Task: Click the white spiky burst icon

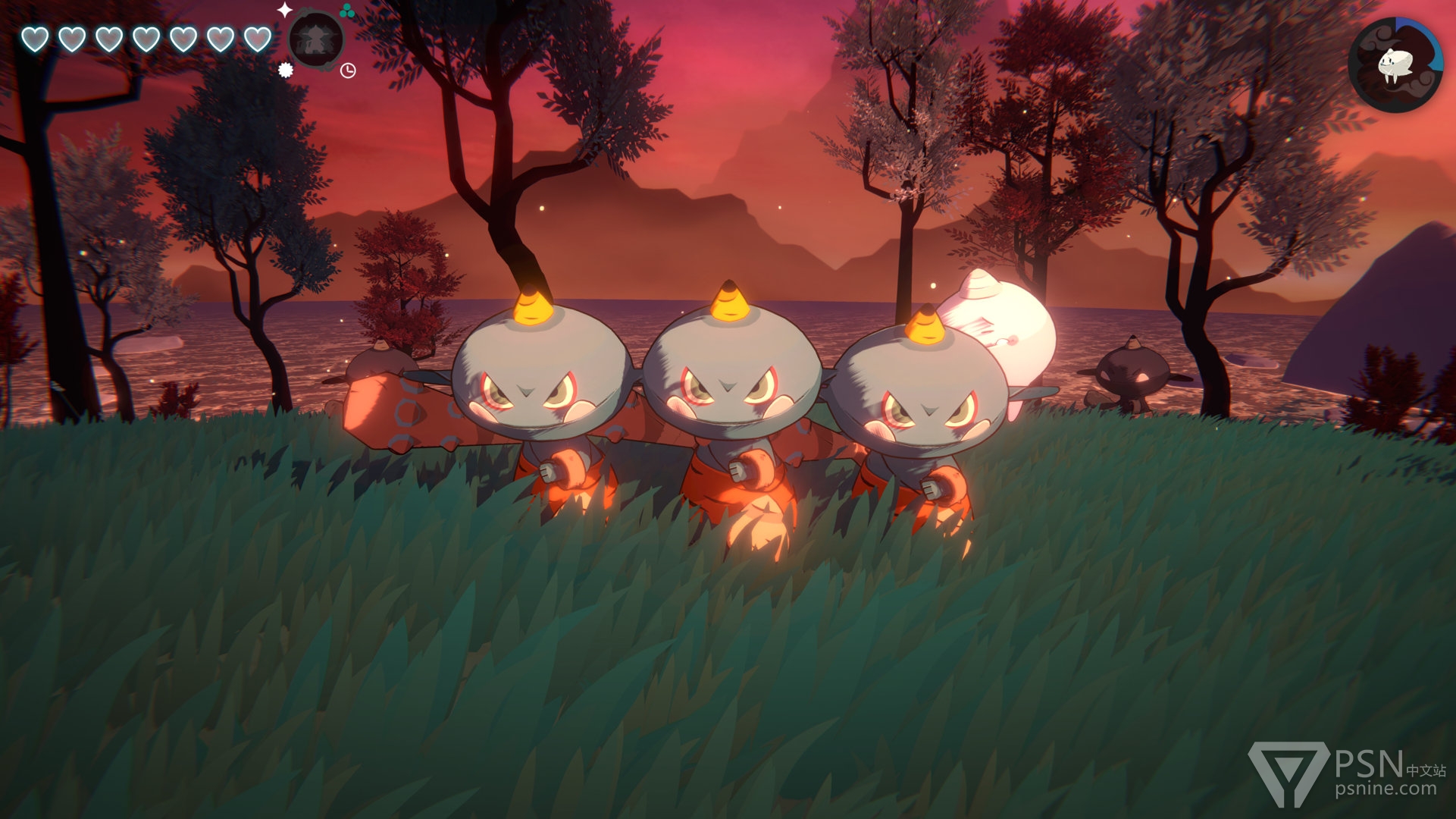Action: [286, 71]
